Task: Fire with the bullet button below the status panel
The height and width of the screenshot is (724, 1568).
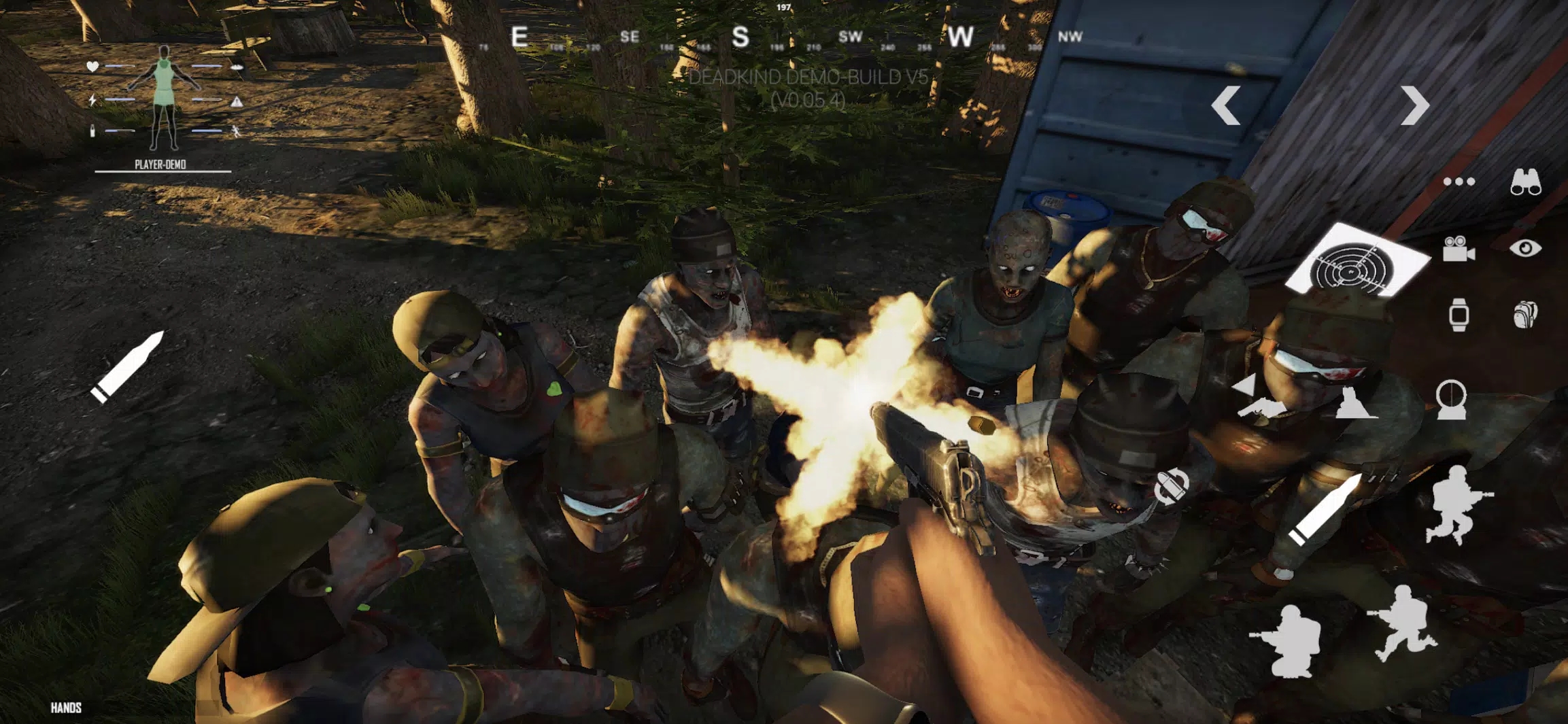Action: tap(128, 367)
